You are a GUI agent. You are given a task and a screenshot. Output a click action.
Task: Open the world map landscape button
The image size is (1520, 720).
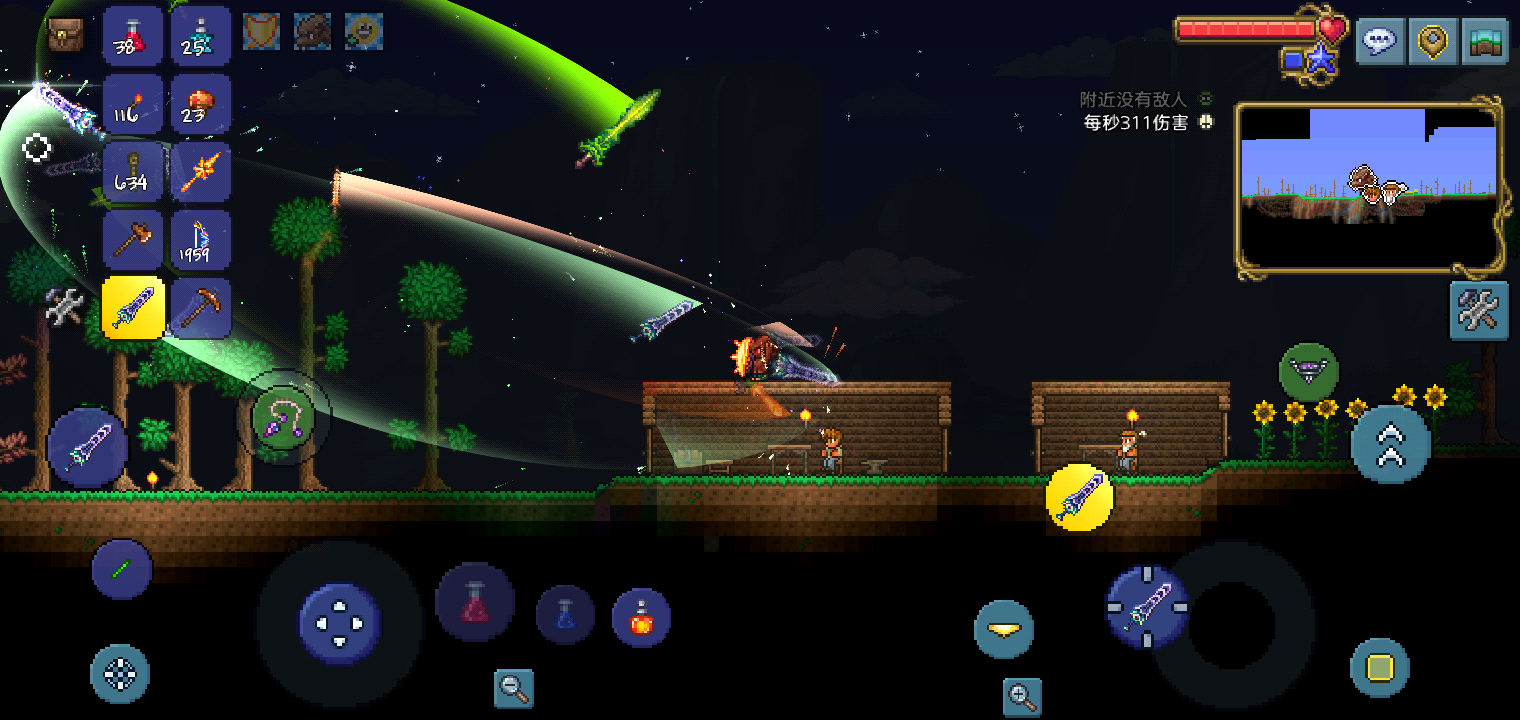[x=1484, y=42]
